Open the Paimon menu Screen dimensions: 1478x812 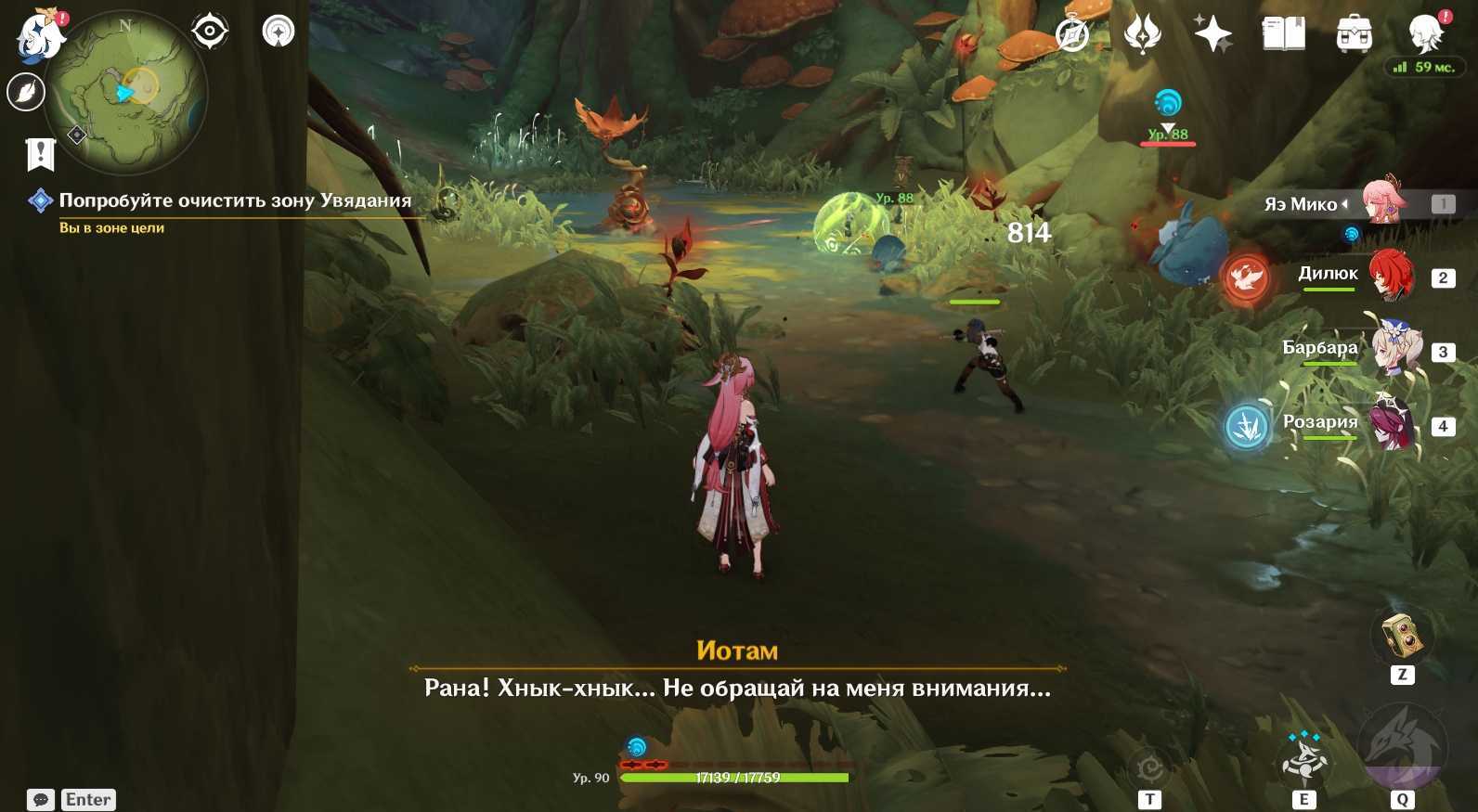coord(40,37)
